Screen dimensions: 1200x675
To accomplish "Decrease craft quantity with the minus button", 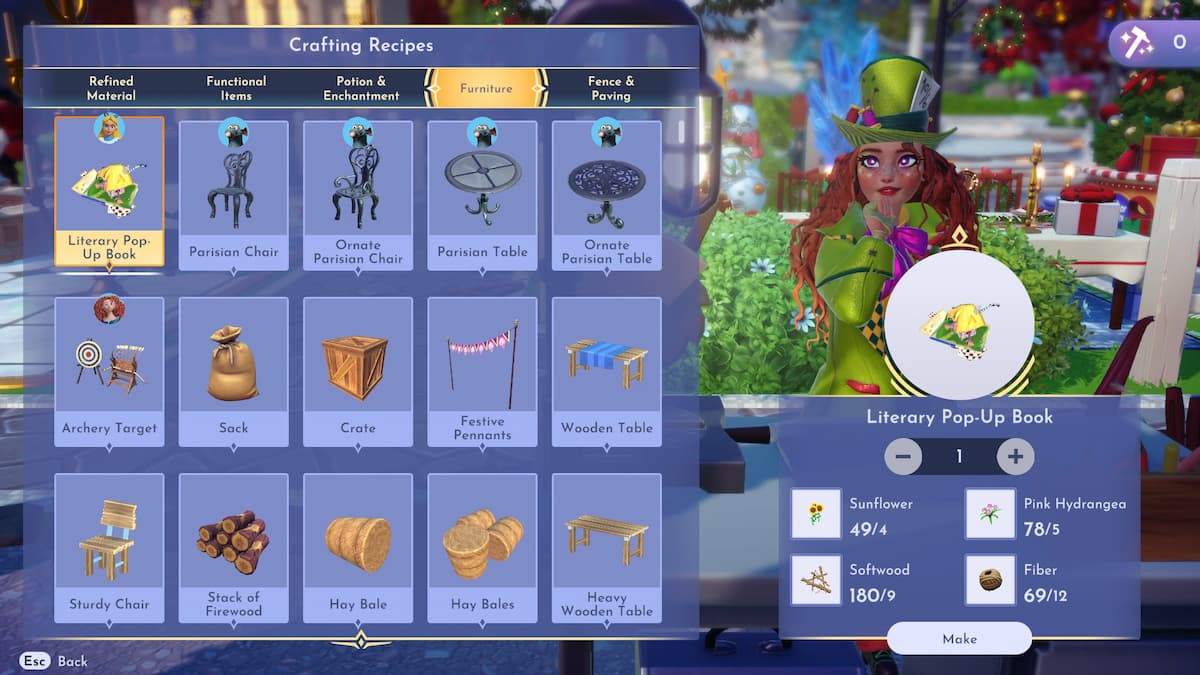I will point(903,456).
